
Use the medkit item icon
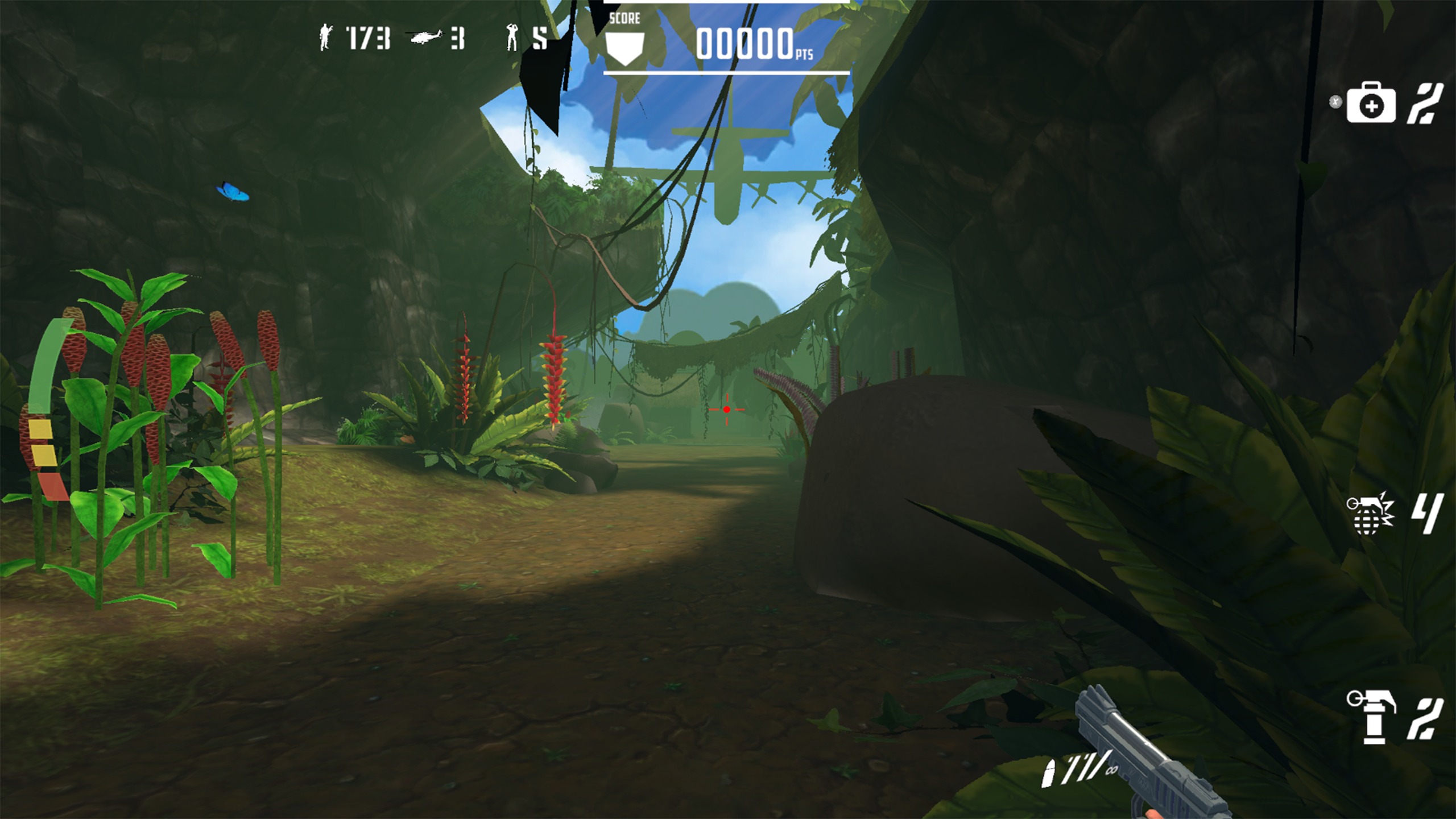pos(1371,104)
